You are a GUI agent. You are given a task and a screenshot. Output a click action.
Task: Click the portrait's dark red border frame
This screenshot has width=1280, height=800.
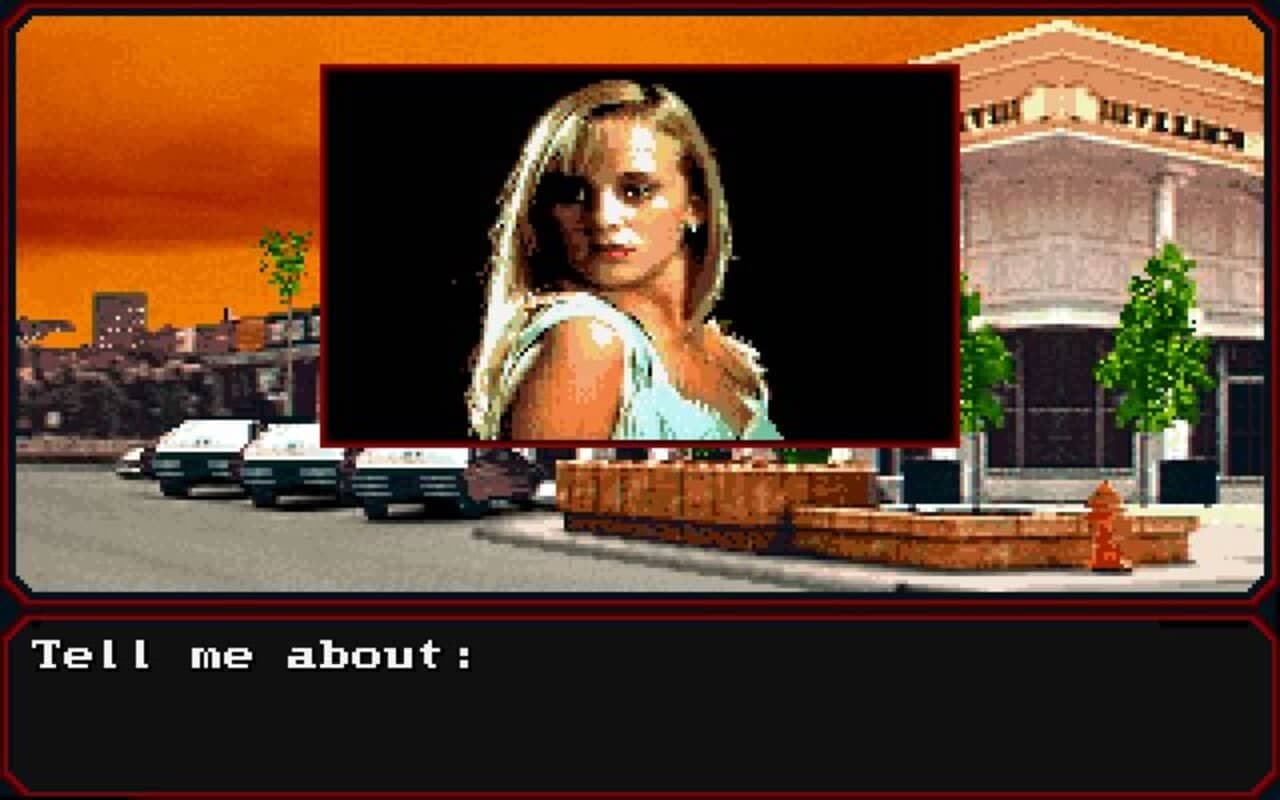pos(640,65)
